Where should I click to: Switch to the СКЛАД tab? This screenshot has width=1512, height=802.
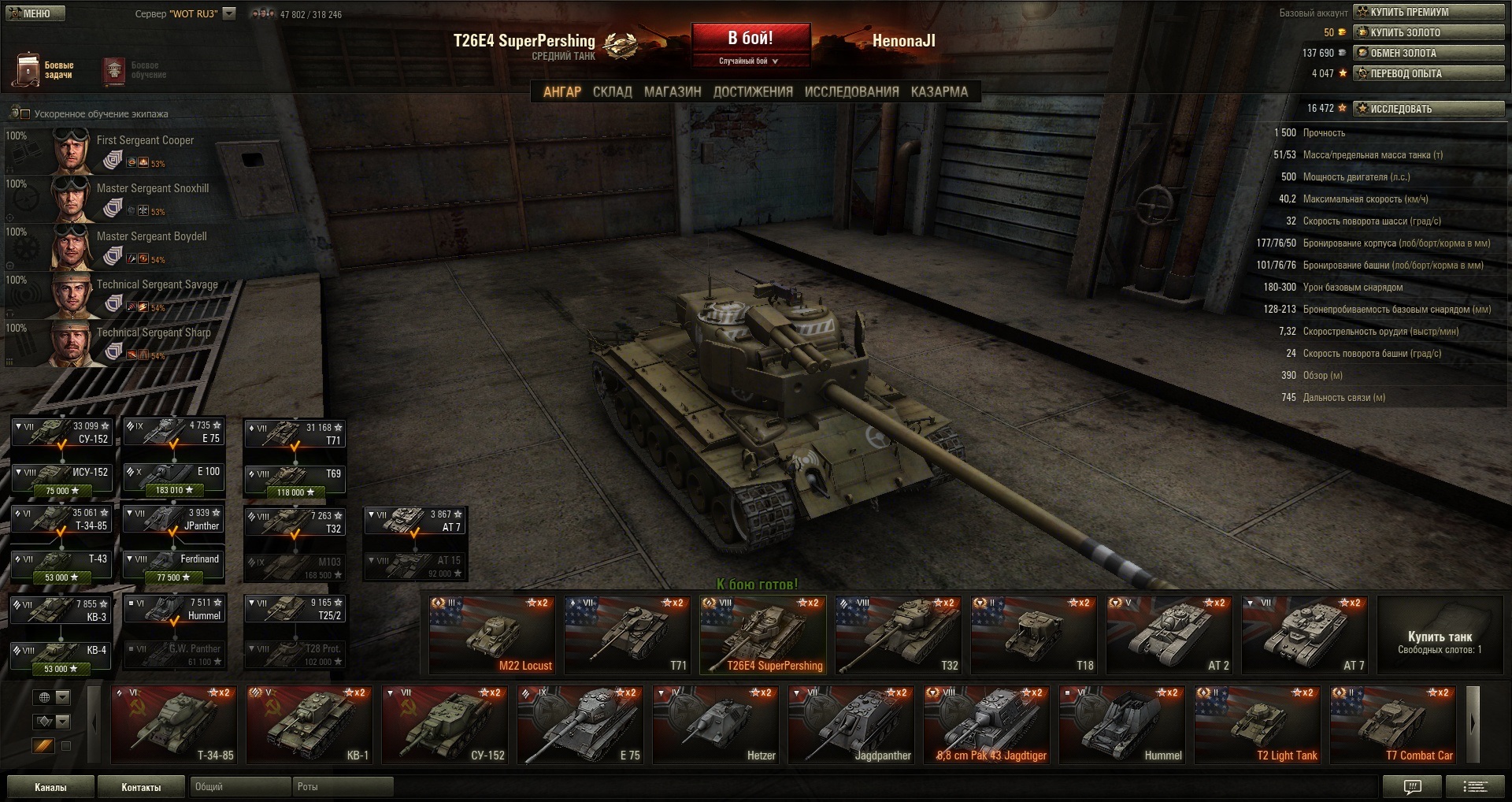click(612, 91)
